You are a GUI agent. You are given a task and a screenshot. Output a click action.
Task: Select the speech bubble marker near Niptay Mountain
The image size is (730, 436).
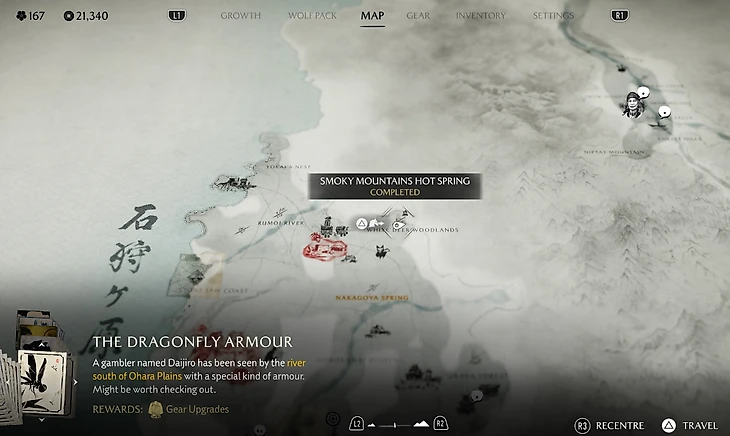664,113
